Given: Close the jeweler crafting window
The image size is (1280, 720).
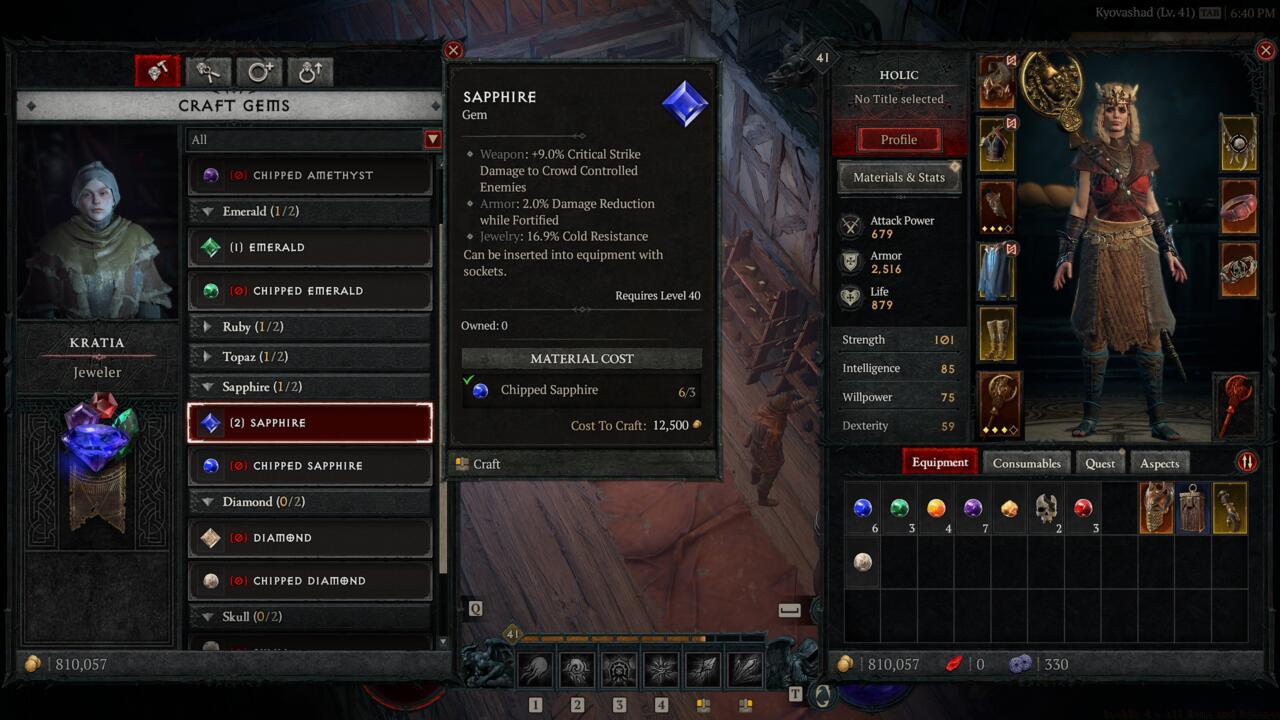Looking at the screenshot, I should [x=453, y=51].
